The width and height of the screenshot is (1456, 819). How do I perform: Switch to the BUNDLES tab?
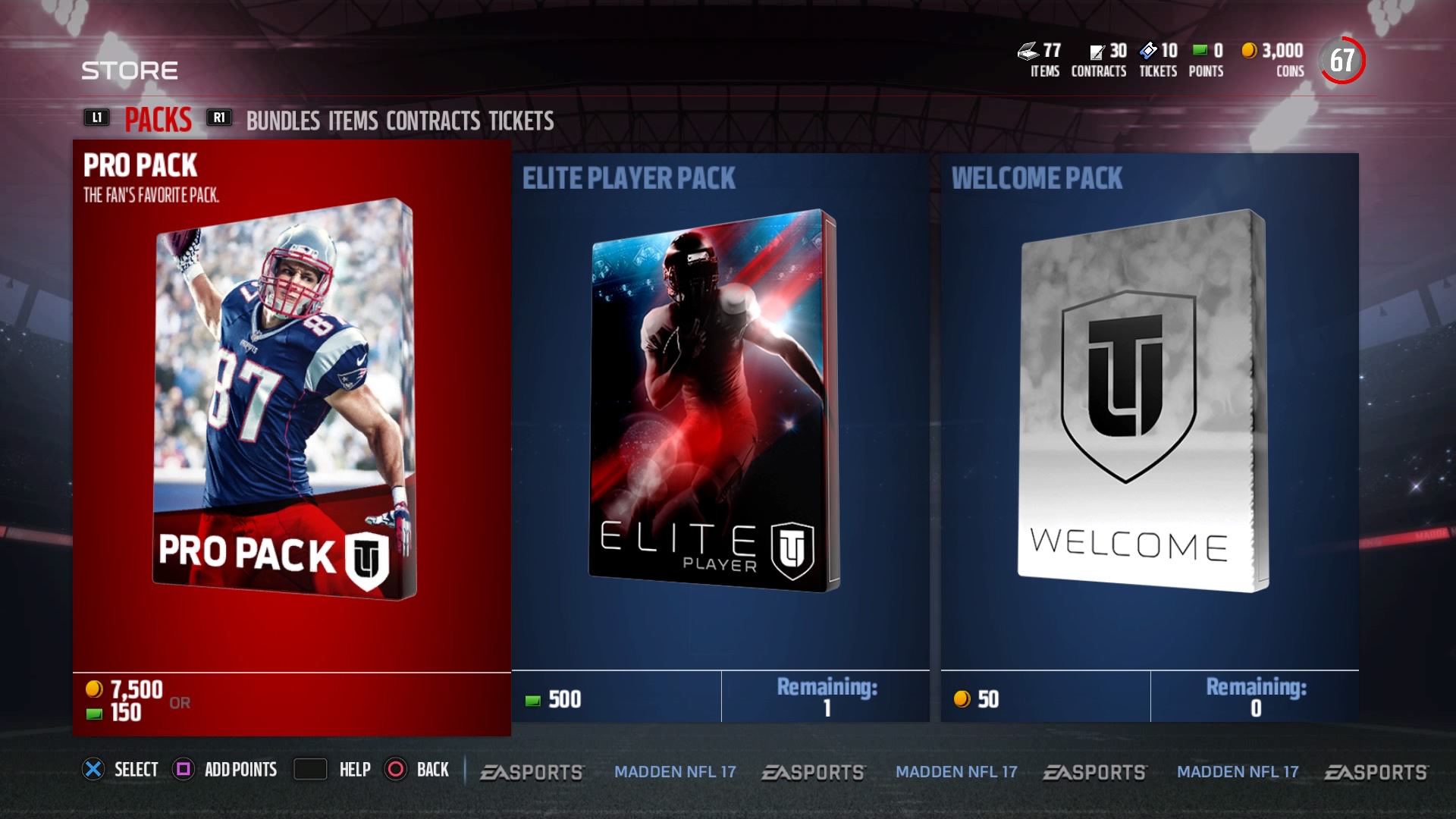coord(284,121)
